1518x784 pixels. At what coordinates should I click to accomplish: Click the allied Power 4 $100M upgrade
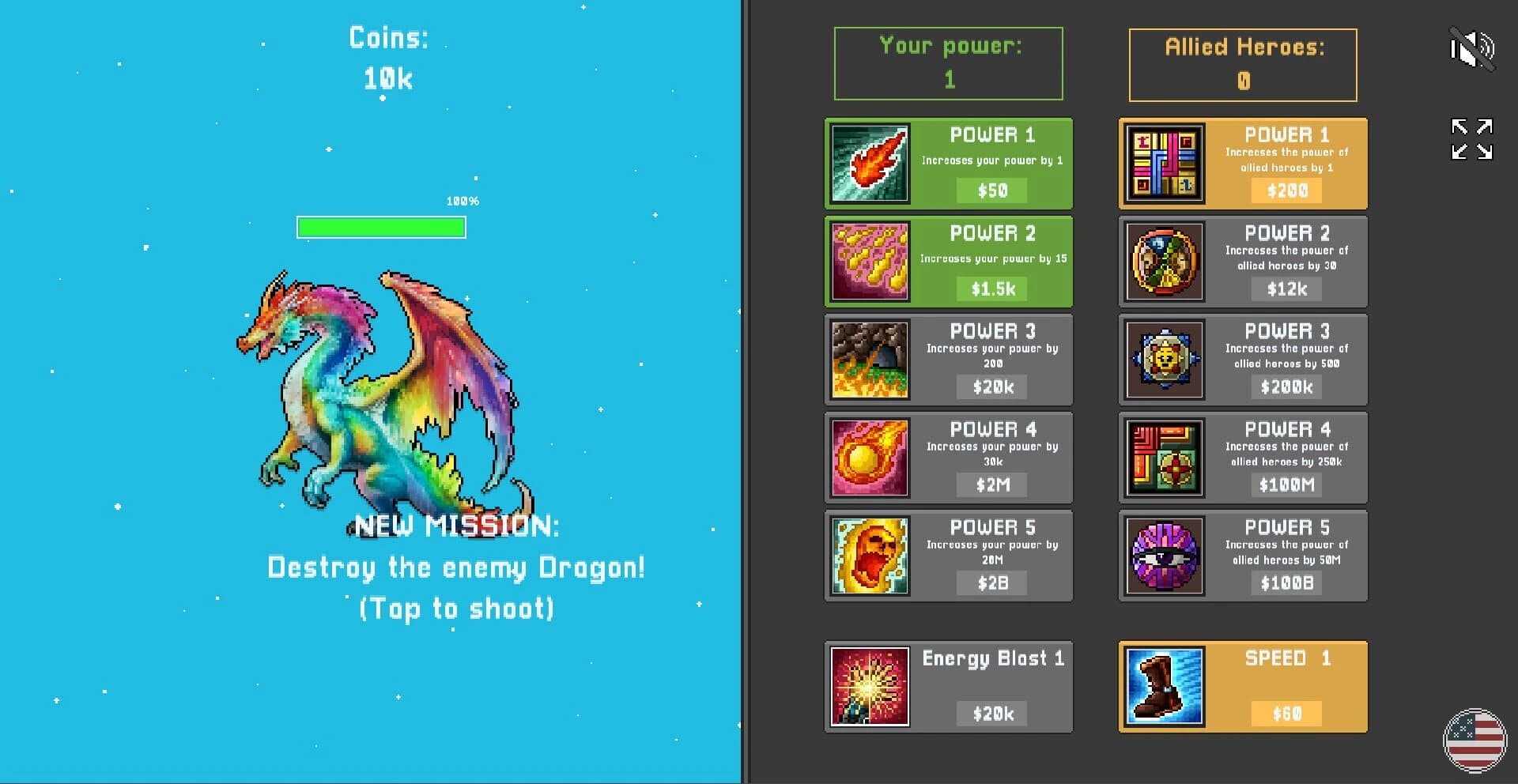coord(1286,485)
